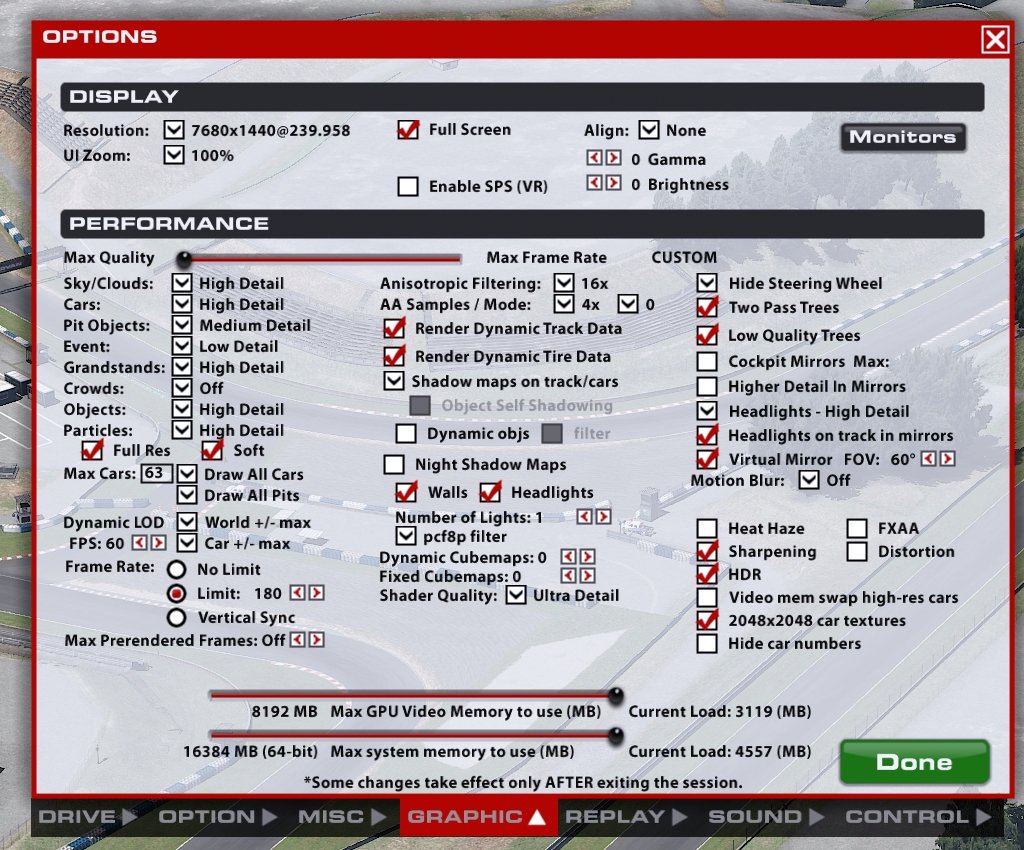The image size is (1024, 850).
Task: Click the green Done button
Action: 914,762
